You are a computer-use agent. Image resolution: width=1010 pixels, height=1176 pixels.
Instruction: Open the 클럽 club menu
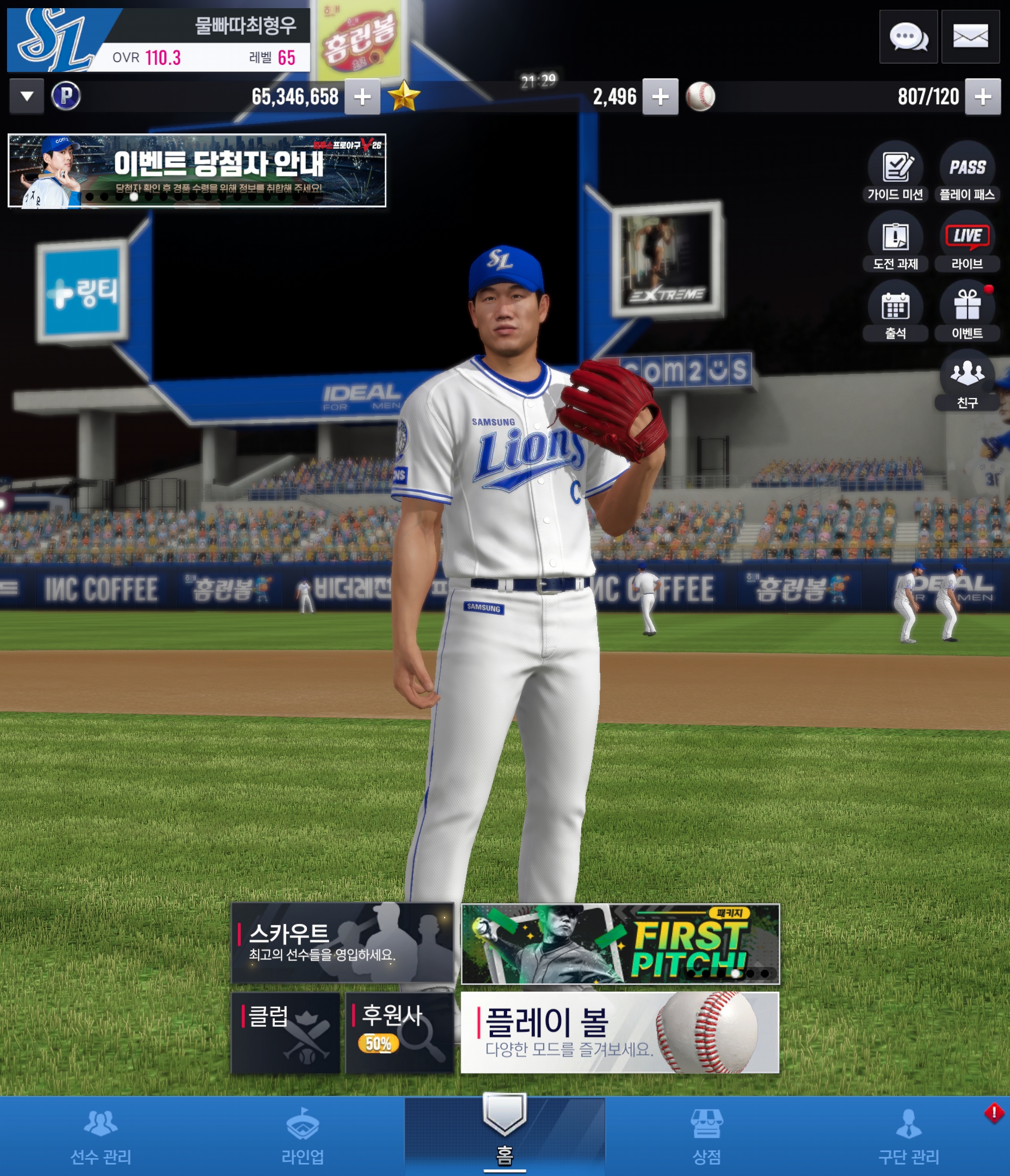pos(285,1032)
